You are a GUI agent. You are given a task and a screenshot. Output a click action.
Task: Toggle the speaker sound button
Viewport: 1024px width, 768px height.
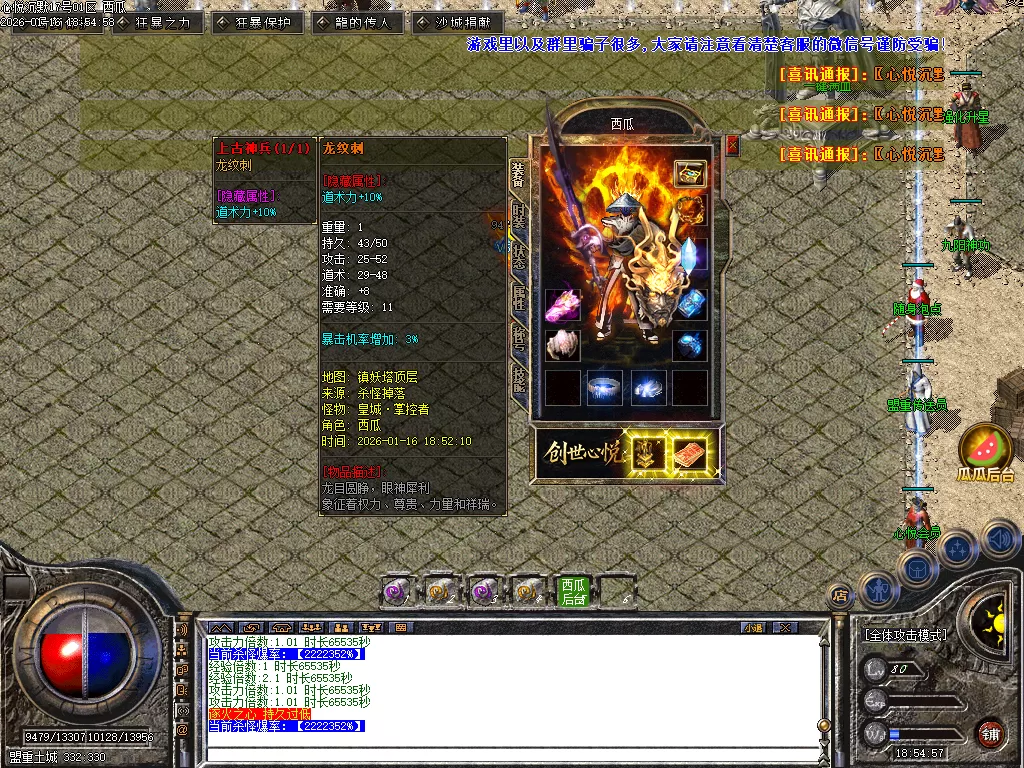(1000, 540)
